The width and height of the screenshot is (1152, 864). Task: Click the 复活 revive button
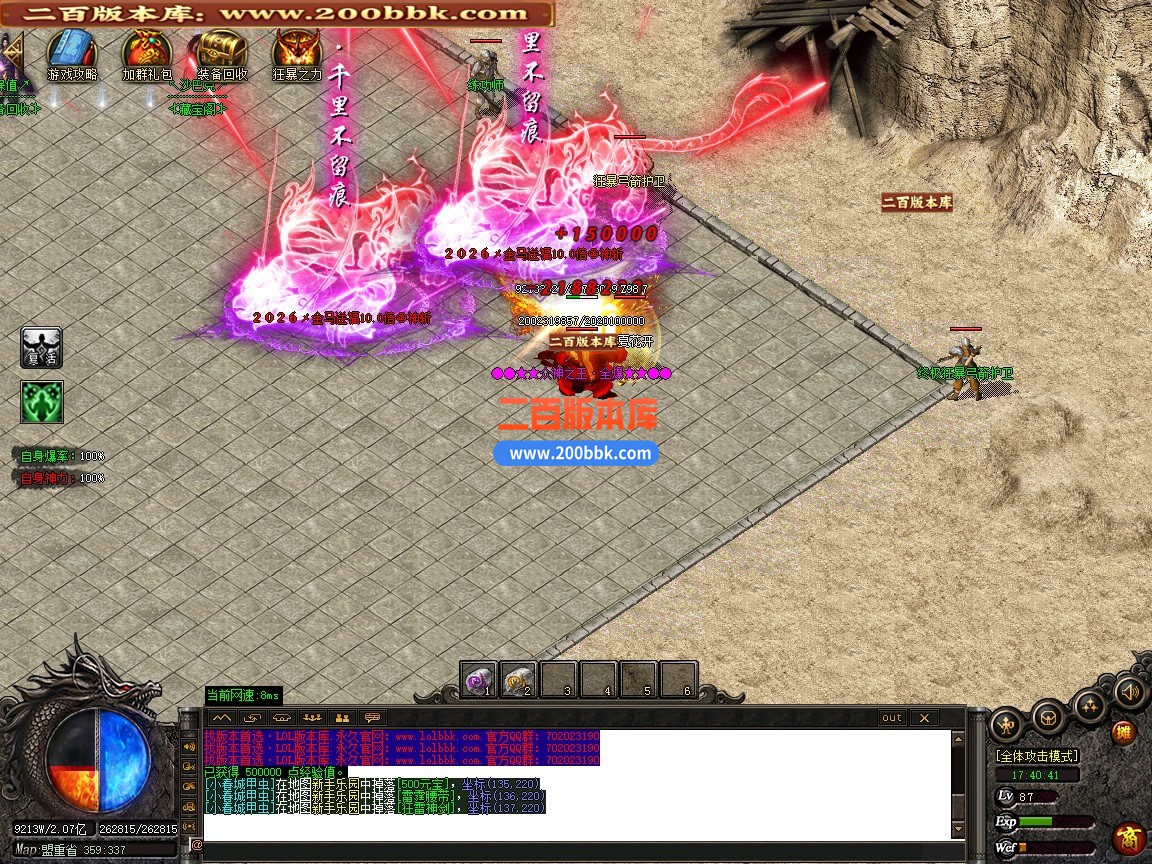pos(42,347)
